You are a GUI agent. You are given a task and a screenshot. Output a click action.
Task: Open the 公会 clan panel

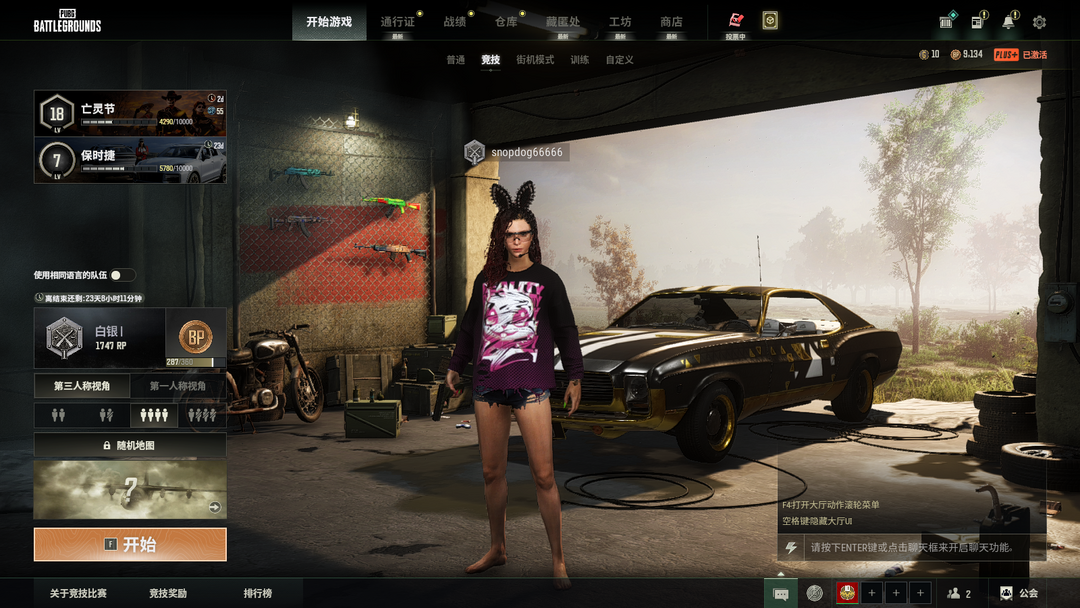coord(1019,593)
